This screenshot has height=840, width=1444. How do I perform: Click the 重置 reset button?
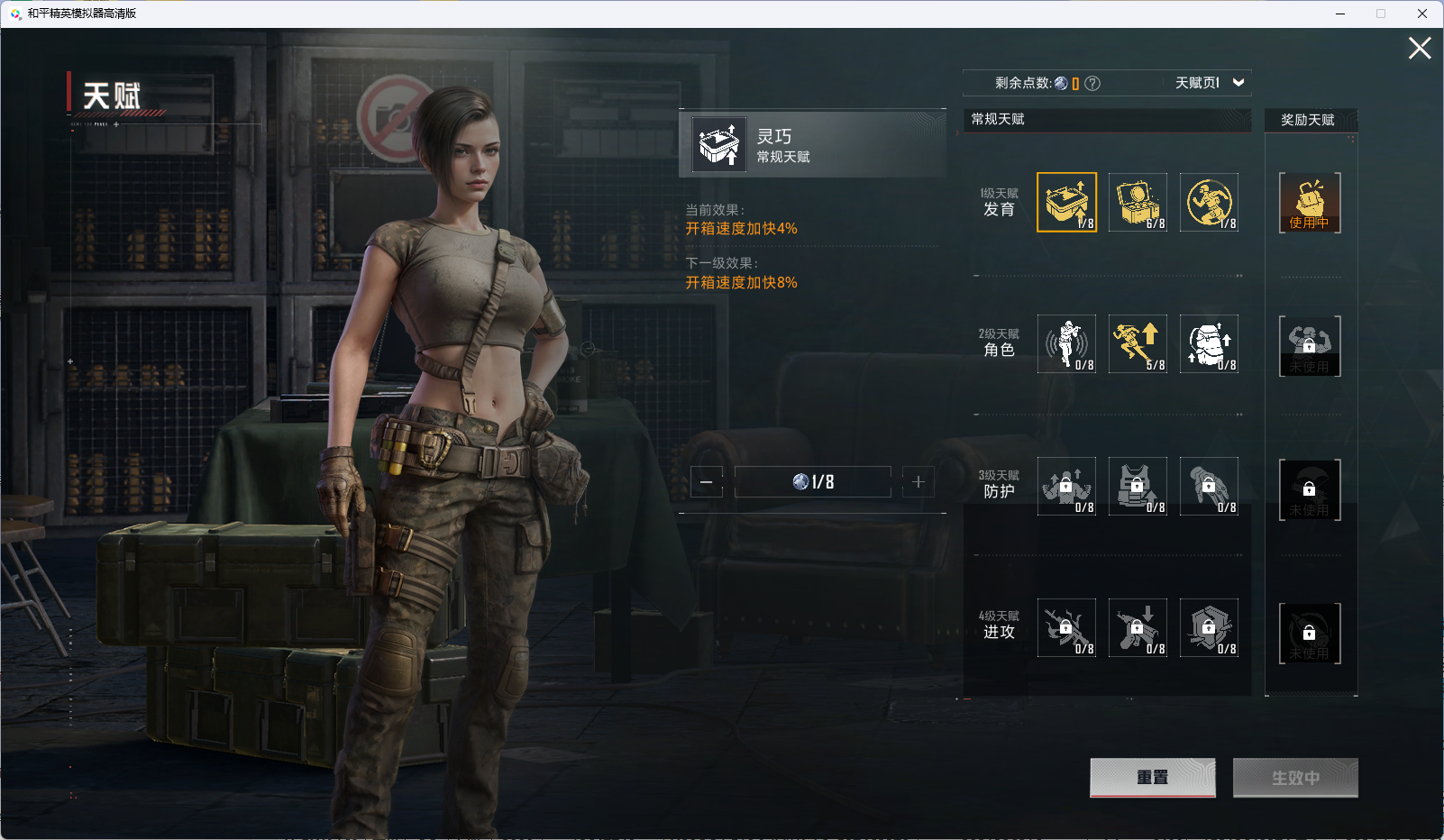point(1152,778)
